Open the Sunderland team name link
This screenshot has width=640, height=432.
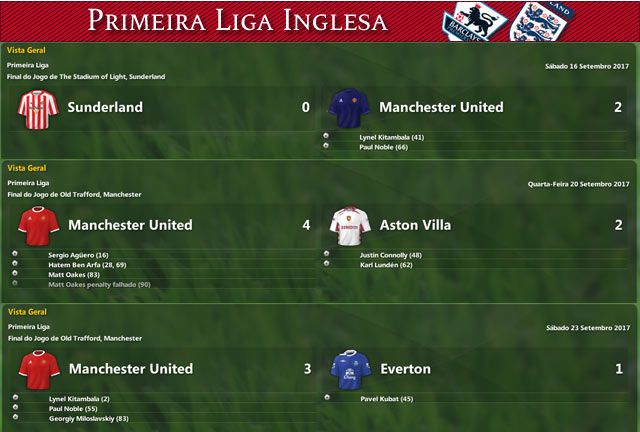105,107
